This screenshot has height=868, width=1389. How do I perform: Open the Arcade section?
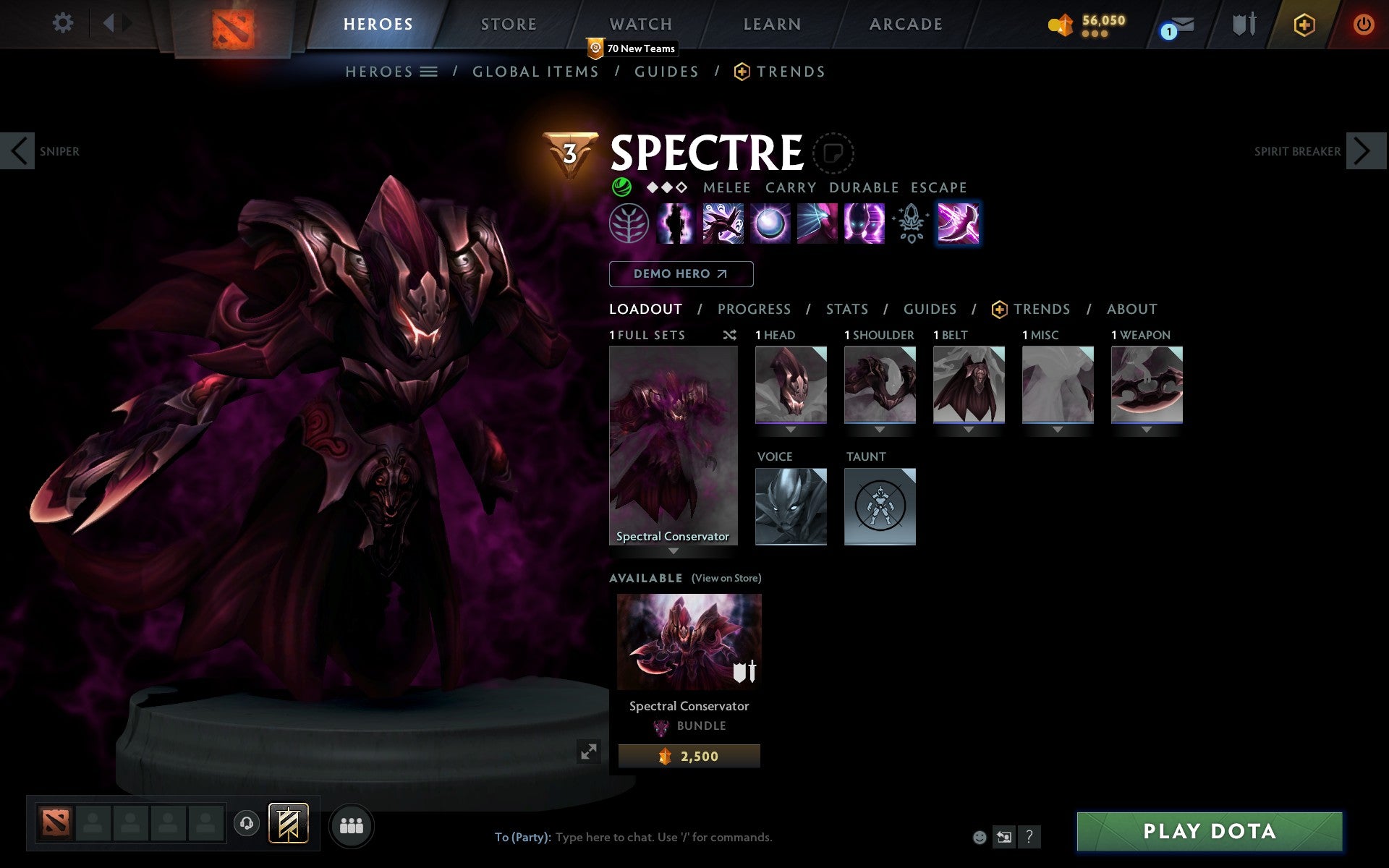pos(904,23)
